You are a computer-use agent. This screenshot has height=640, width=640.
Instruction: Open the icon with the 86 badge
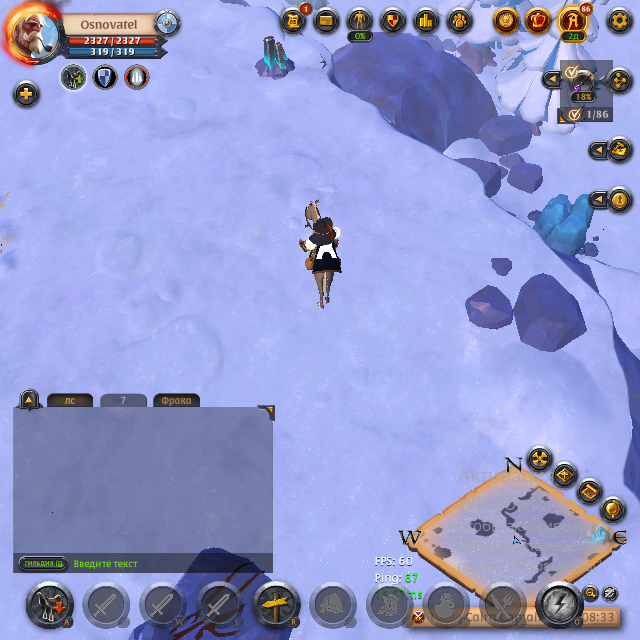572,20
